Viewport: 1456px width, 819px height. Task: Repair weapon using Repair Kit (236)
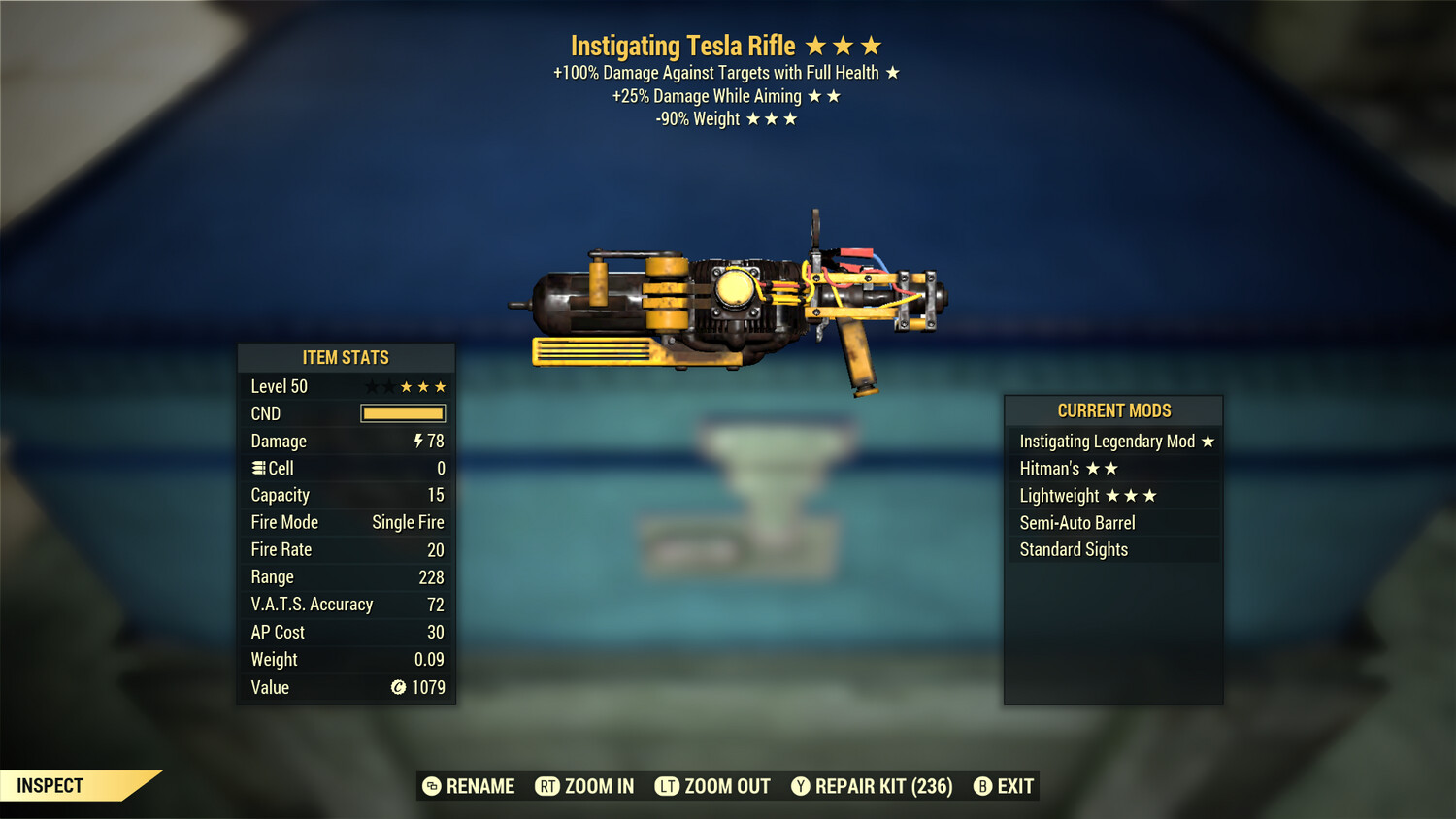pyautogui.click(x=871, y=786)
